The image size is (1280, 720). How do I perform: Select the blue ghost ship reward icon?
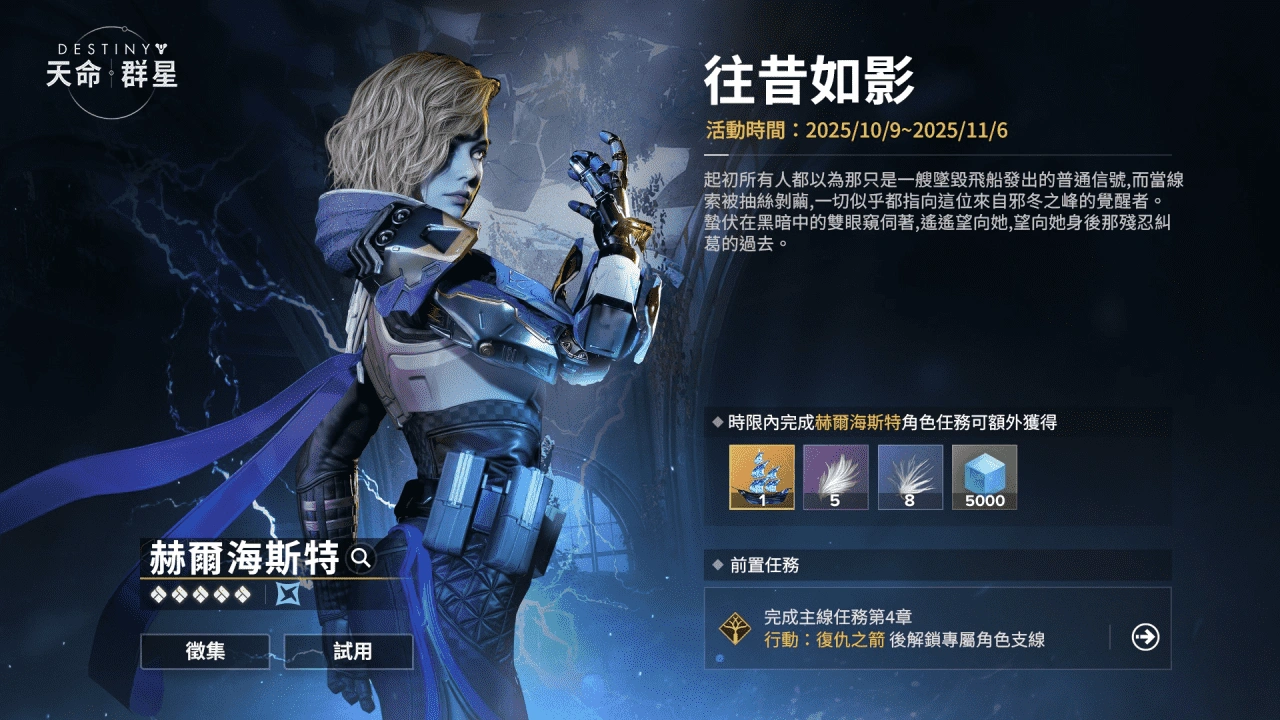point(760,478)
